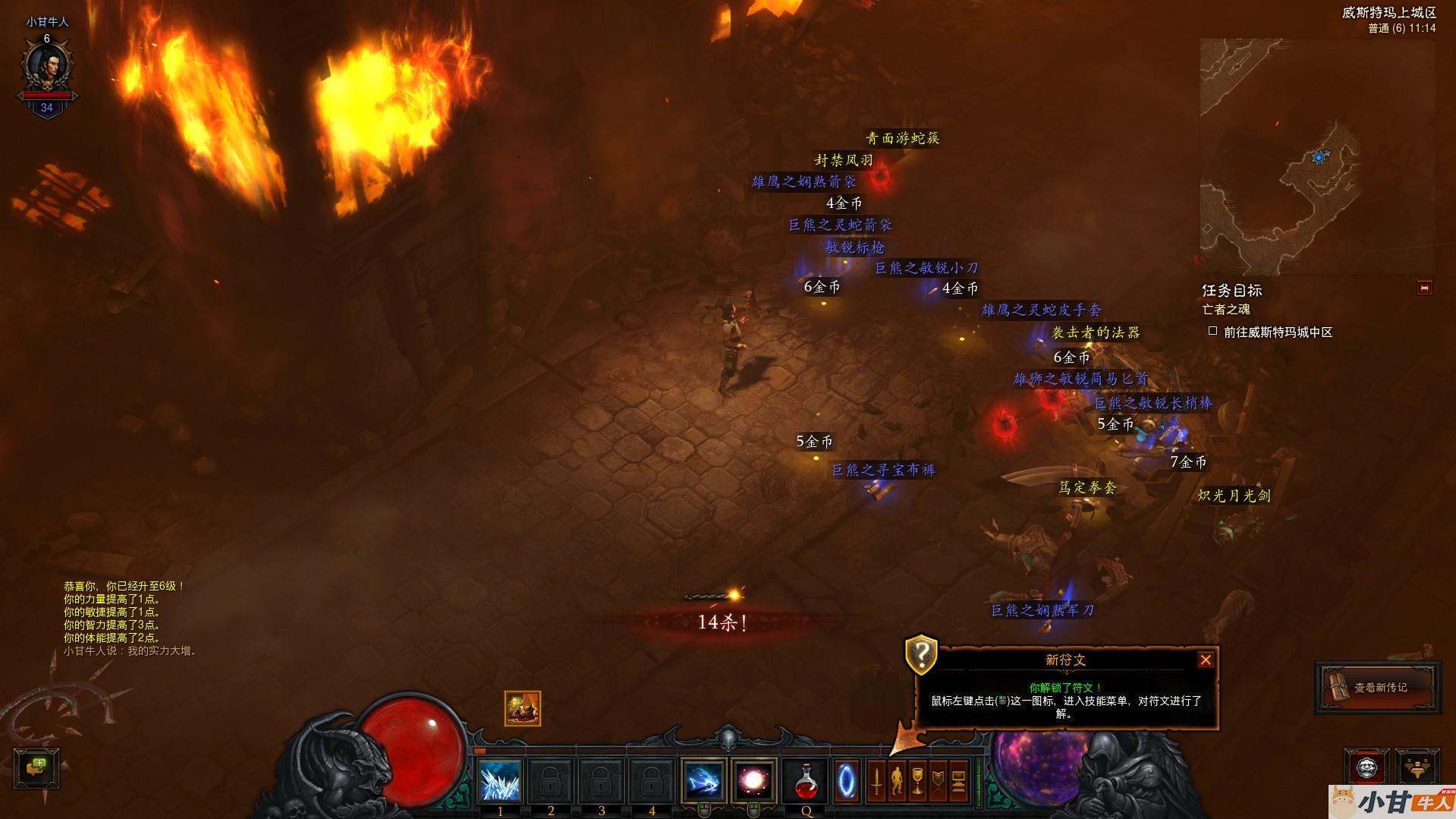The image size is (1456, 819).
Task: Open the blue town portal
Action: (x=847, y=781)
